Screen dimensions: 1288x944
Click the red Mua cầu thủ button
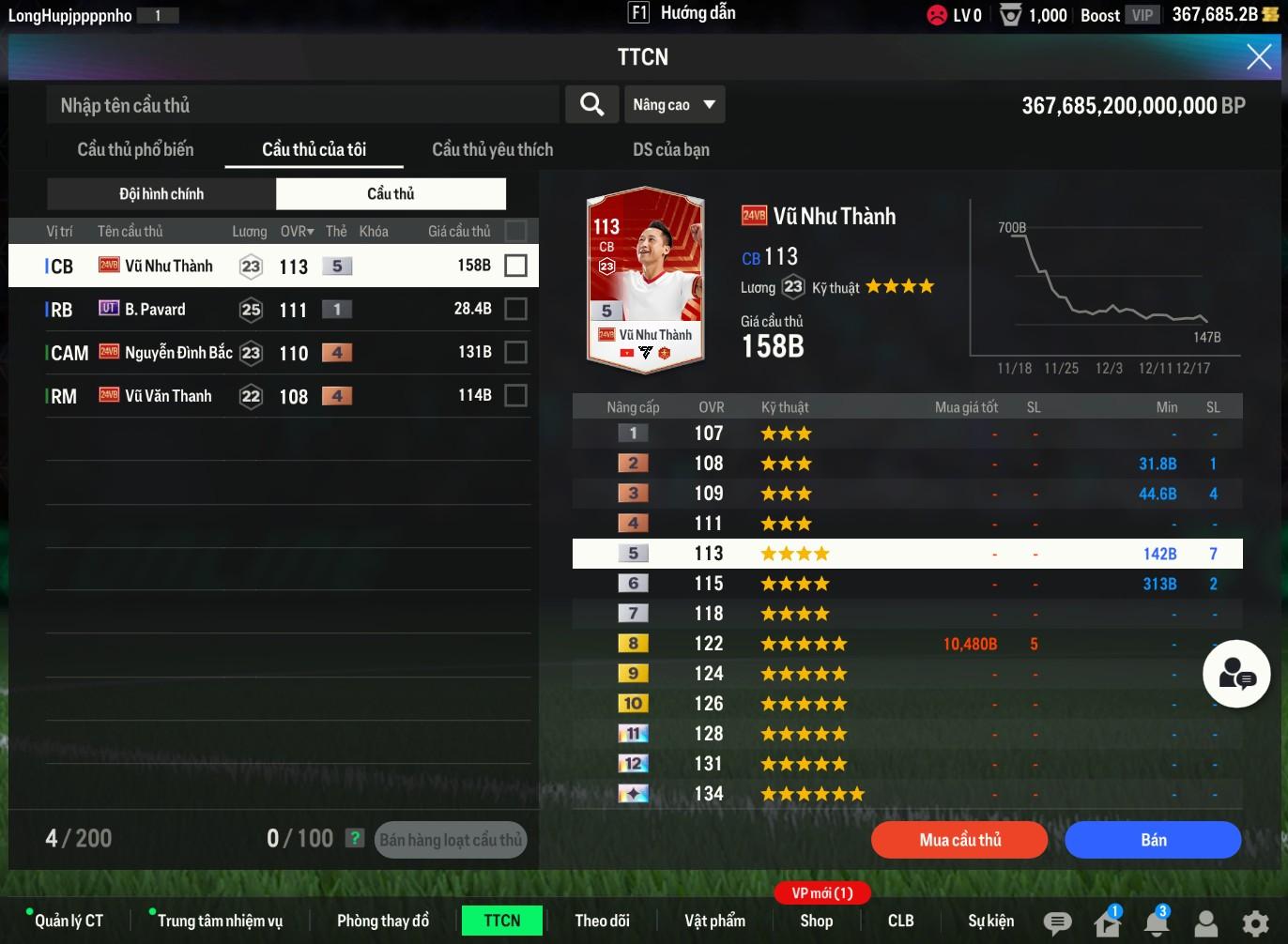pyautogui.click(x=958, y=840)
